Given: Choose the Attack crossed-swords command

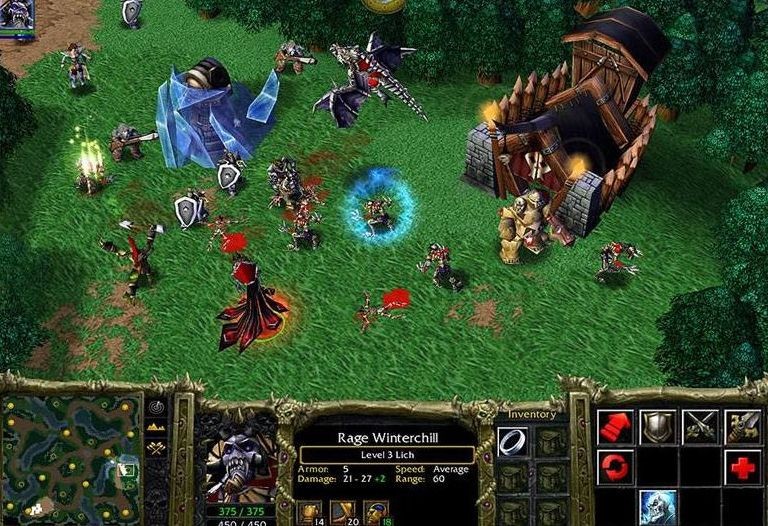Looking at the screenshot, I should click(x=700, y=427).
